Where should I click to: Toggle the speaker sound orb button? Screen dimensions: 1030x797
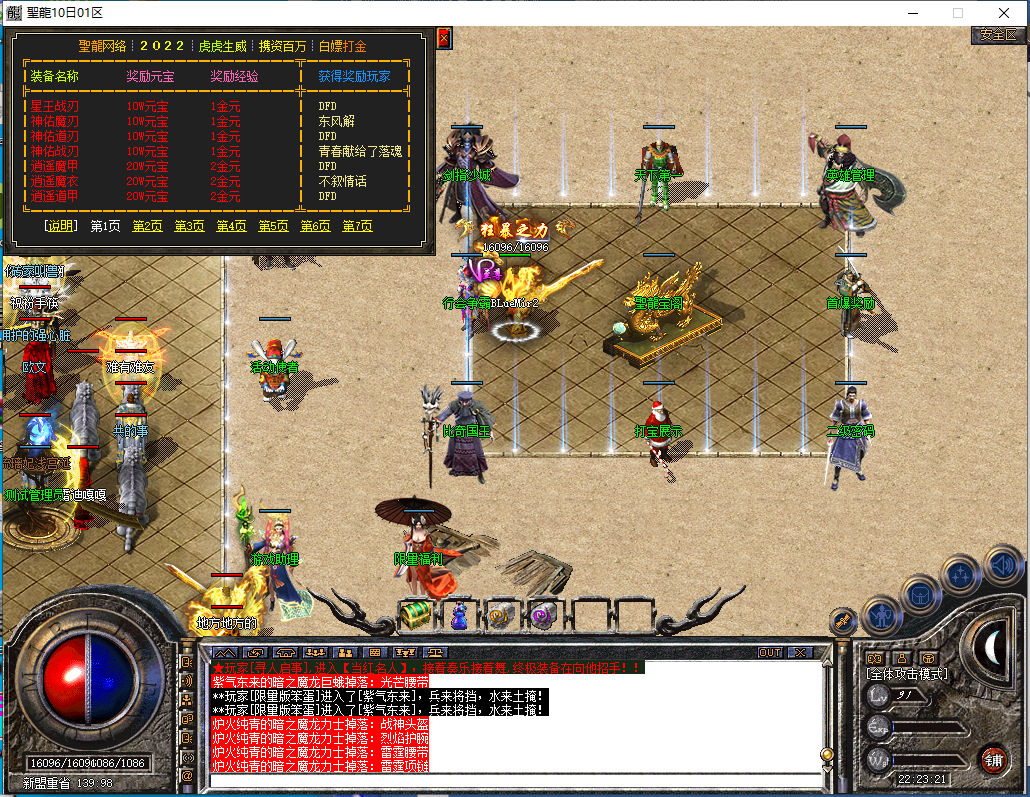pos(1004,566)
